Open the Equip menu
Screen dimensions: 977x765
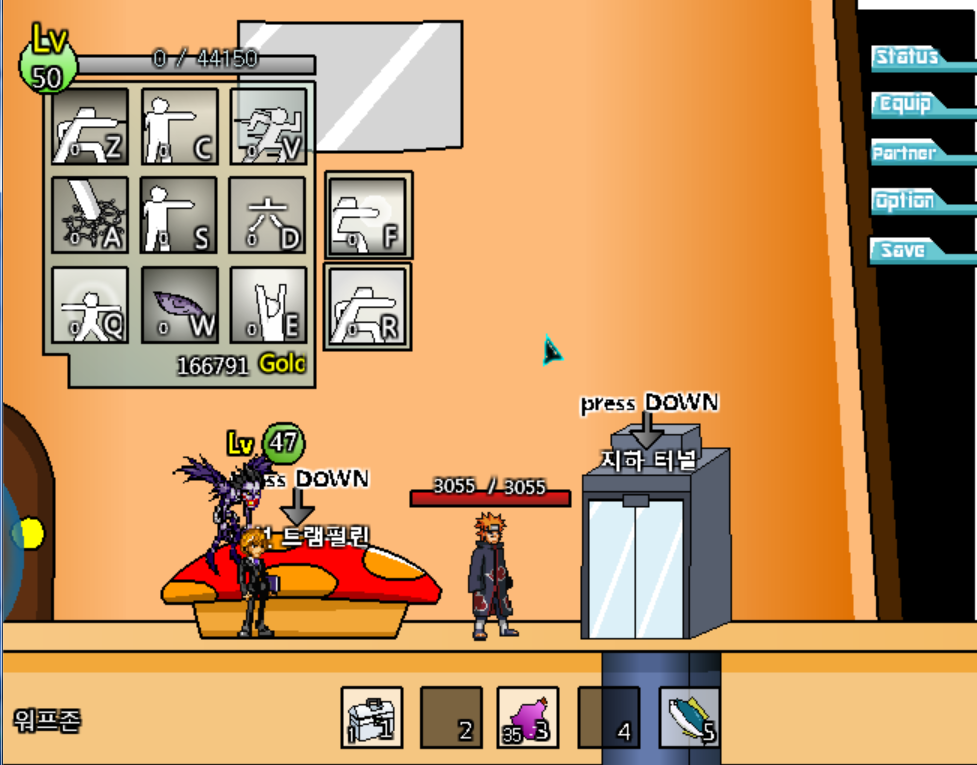pyautogui.click(x=905, y=104)
